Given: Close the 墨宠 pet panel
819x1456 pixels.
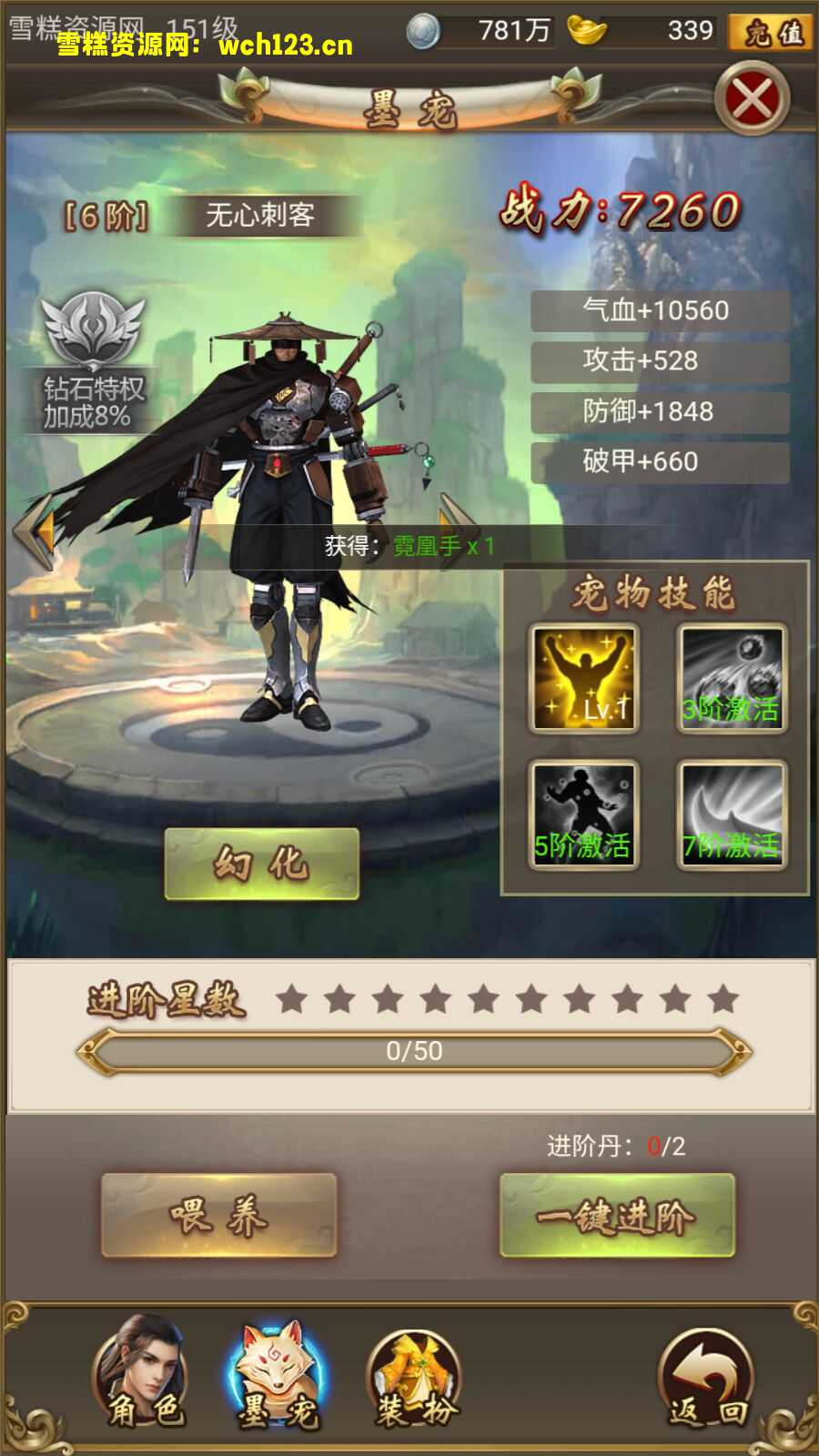Looking at the screenshot, I should [x=752, y=98].
